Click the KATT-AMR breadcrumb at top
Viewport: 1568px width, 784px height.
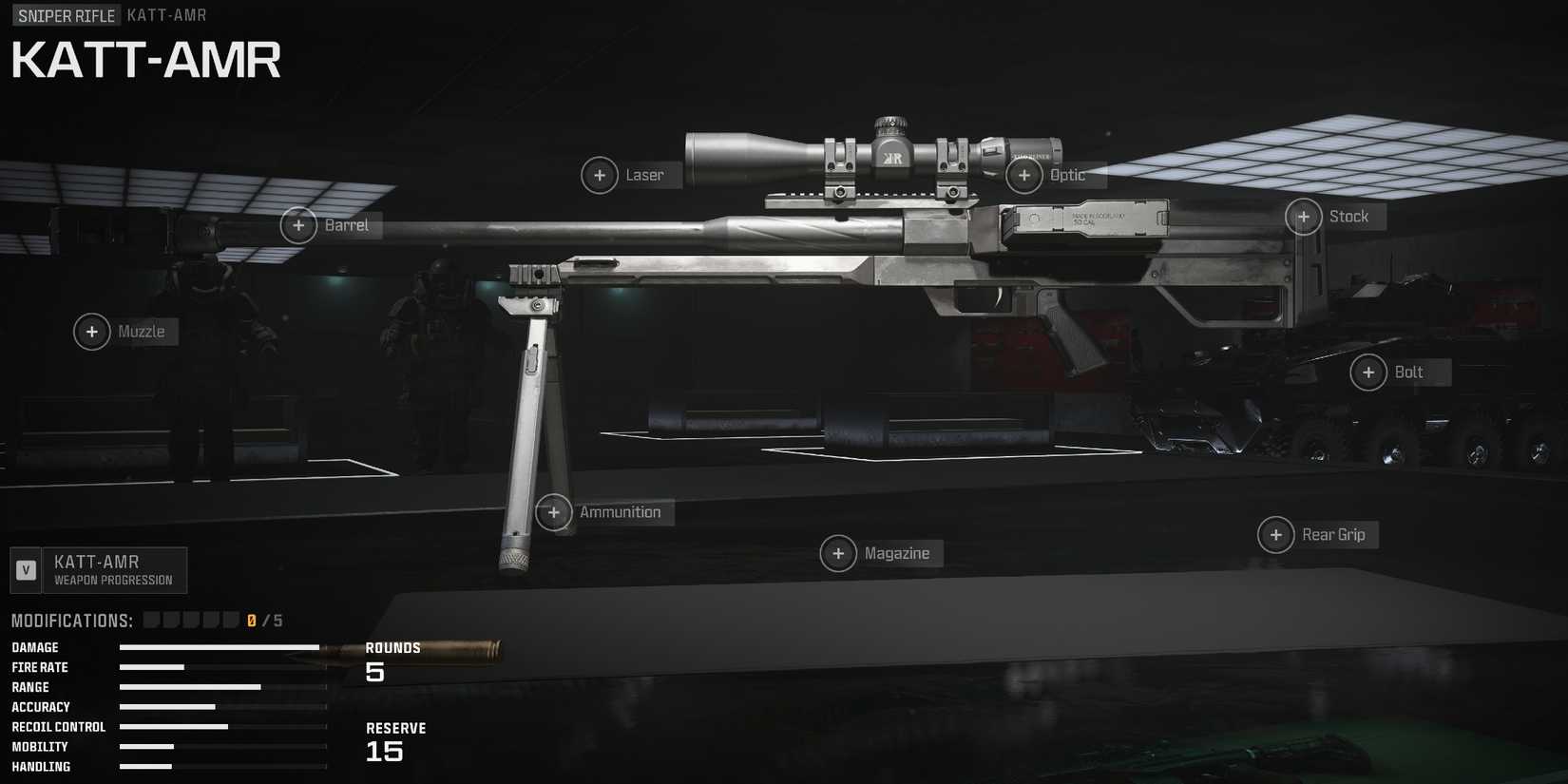click(165, 15)
